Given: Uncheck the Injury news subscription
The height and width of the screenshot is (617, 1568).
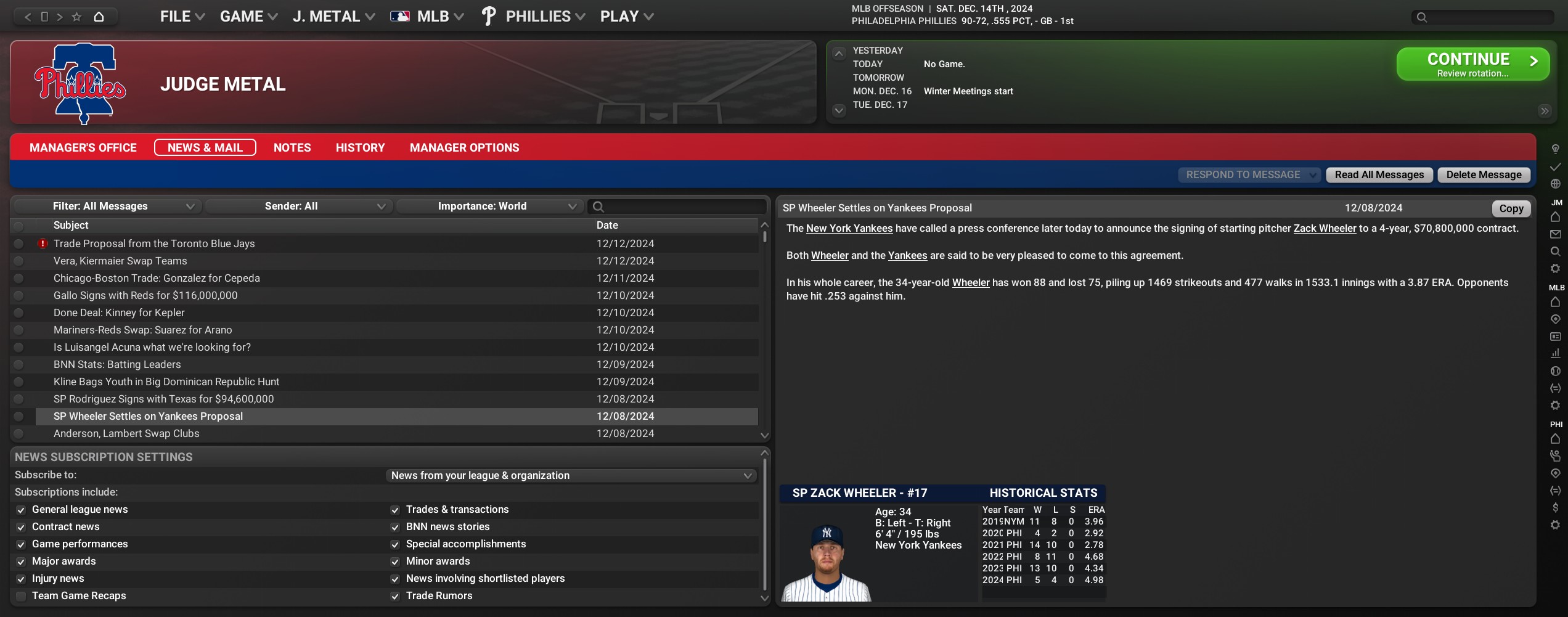Looking at the screenshot, I should pos(21,579).
